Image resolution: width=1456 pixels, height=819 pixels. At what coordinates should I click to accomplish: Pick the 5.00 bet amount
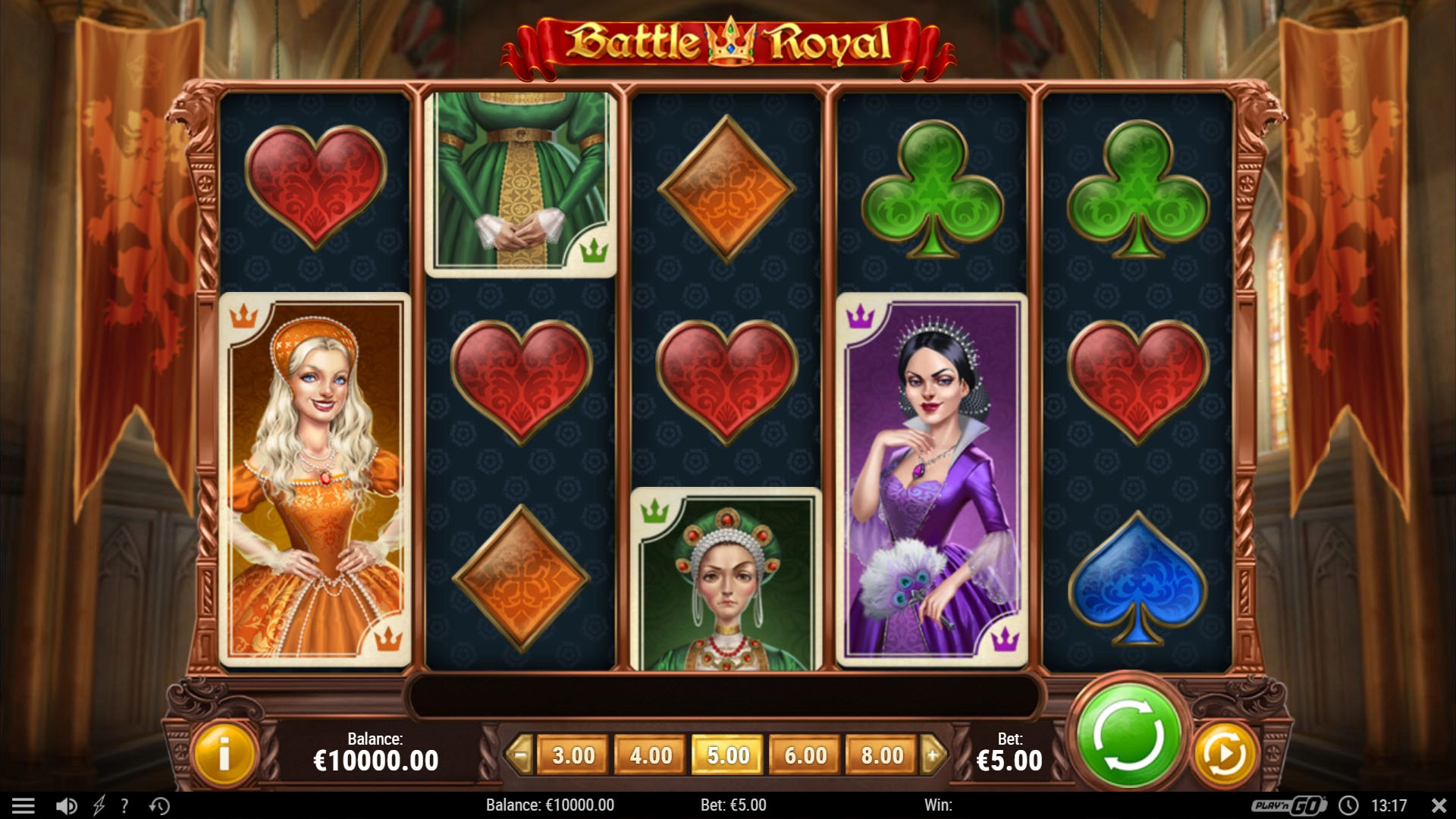(x=728, y=755)
